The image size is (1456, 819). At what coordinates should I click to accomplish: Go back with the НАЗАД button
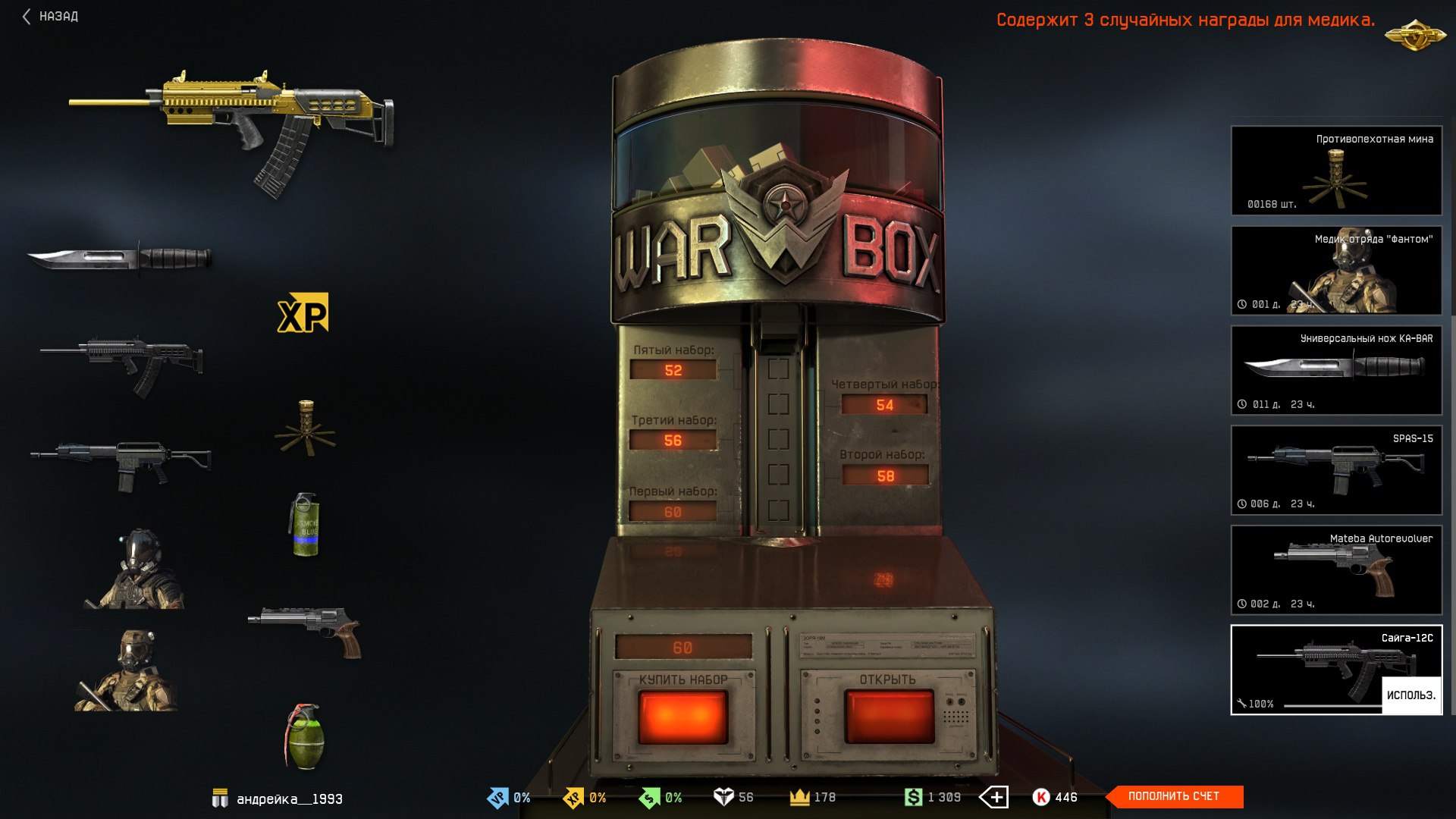[51, 16]
